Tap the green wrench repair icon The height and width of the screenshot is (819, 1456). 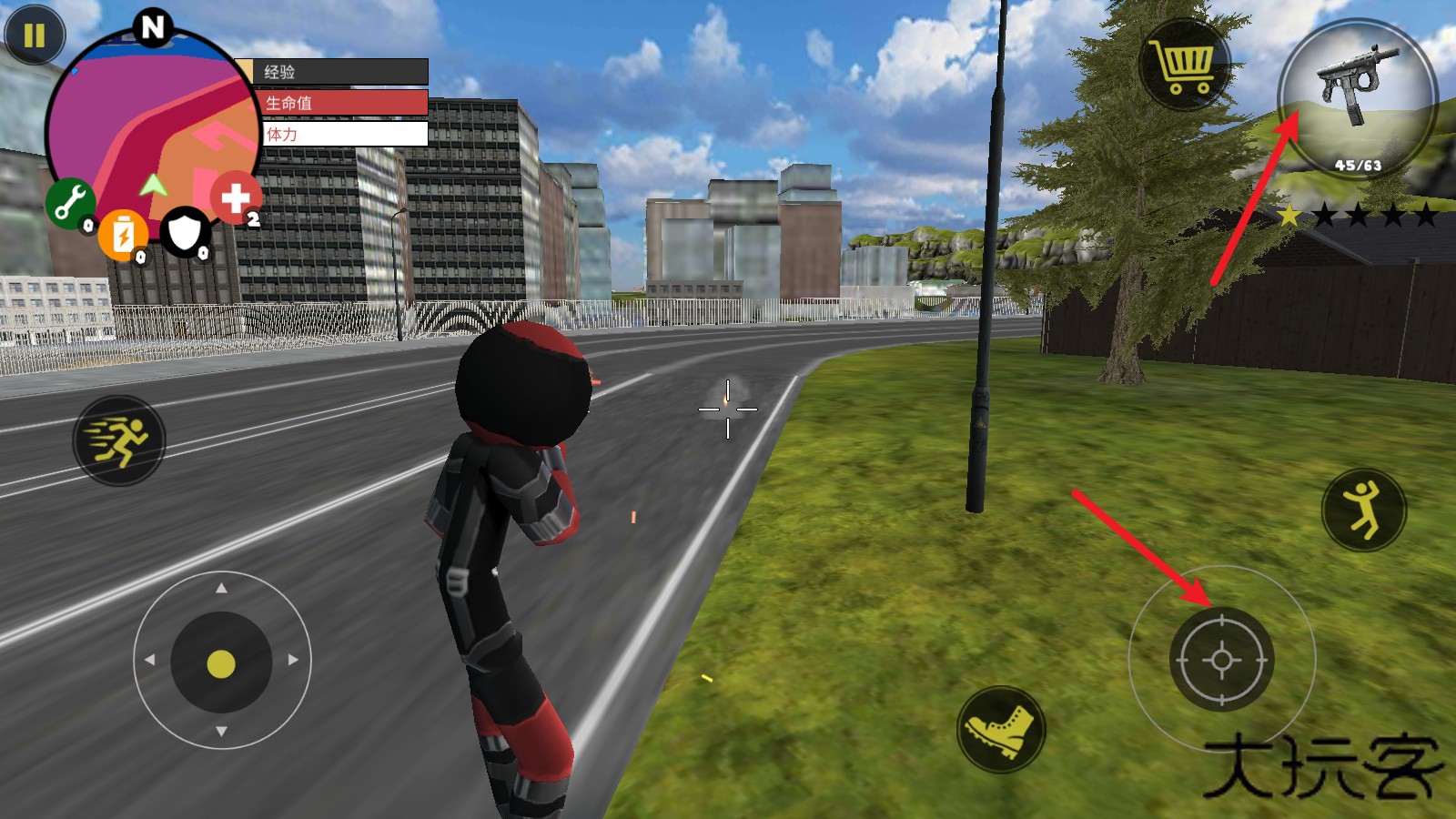tap(70, 202)
